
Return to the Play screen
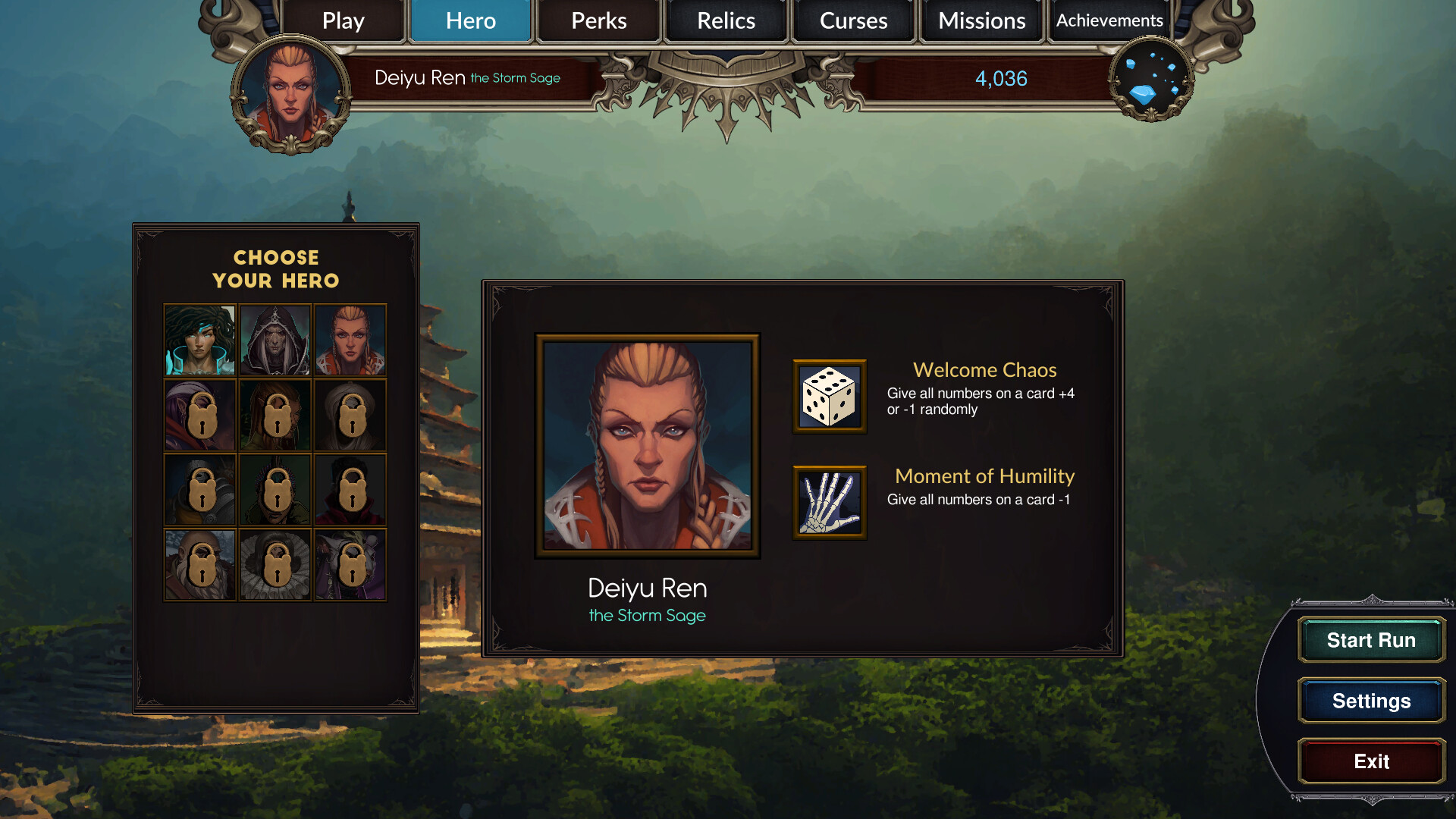342,20
